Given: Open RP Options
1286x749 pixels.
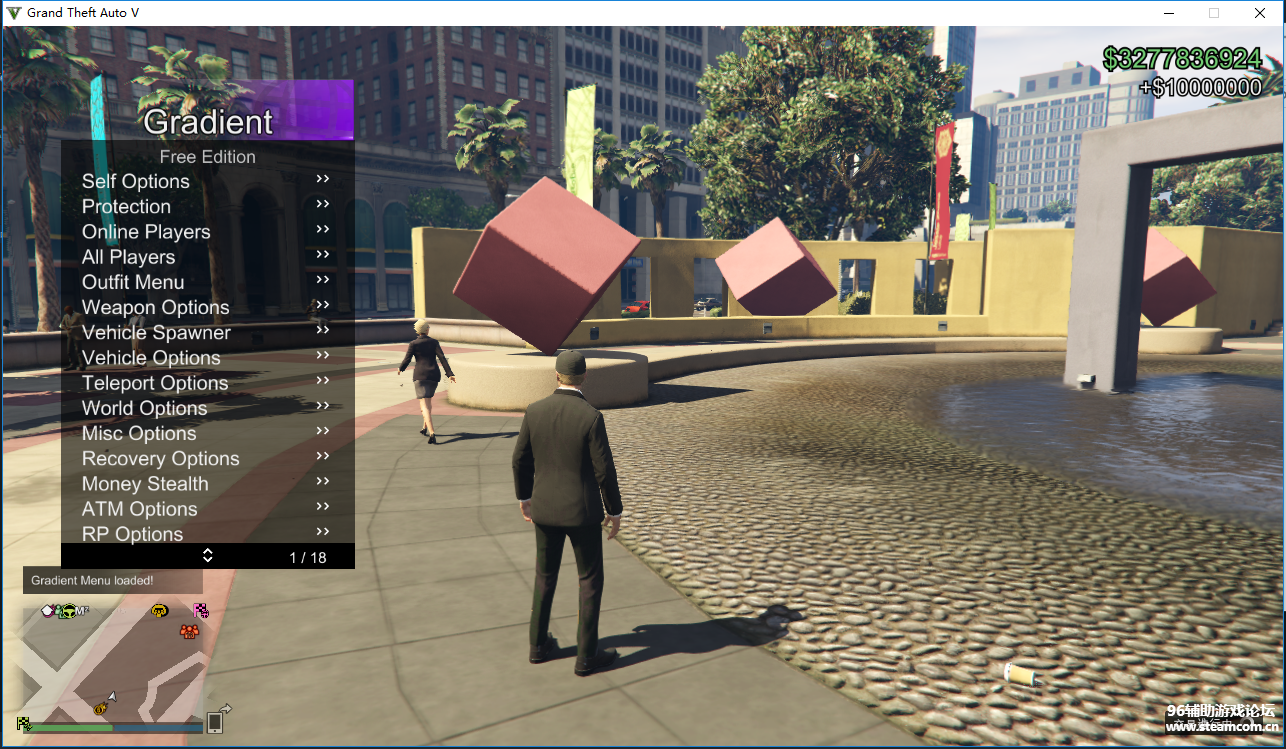Looking at the screenshot, I should click(132, 534).
